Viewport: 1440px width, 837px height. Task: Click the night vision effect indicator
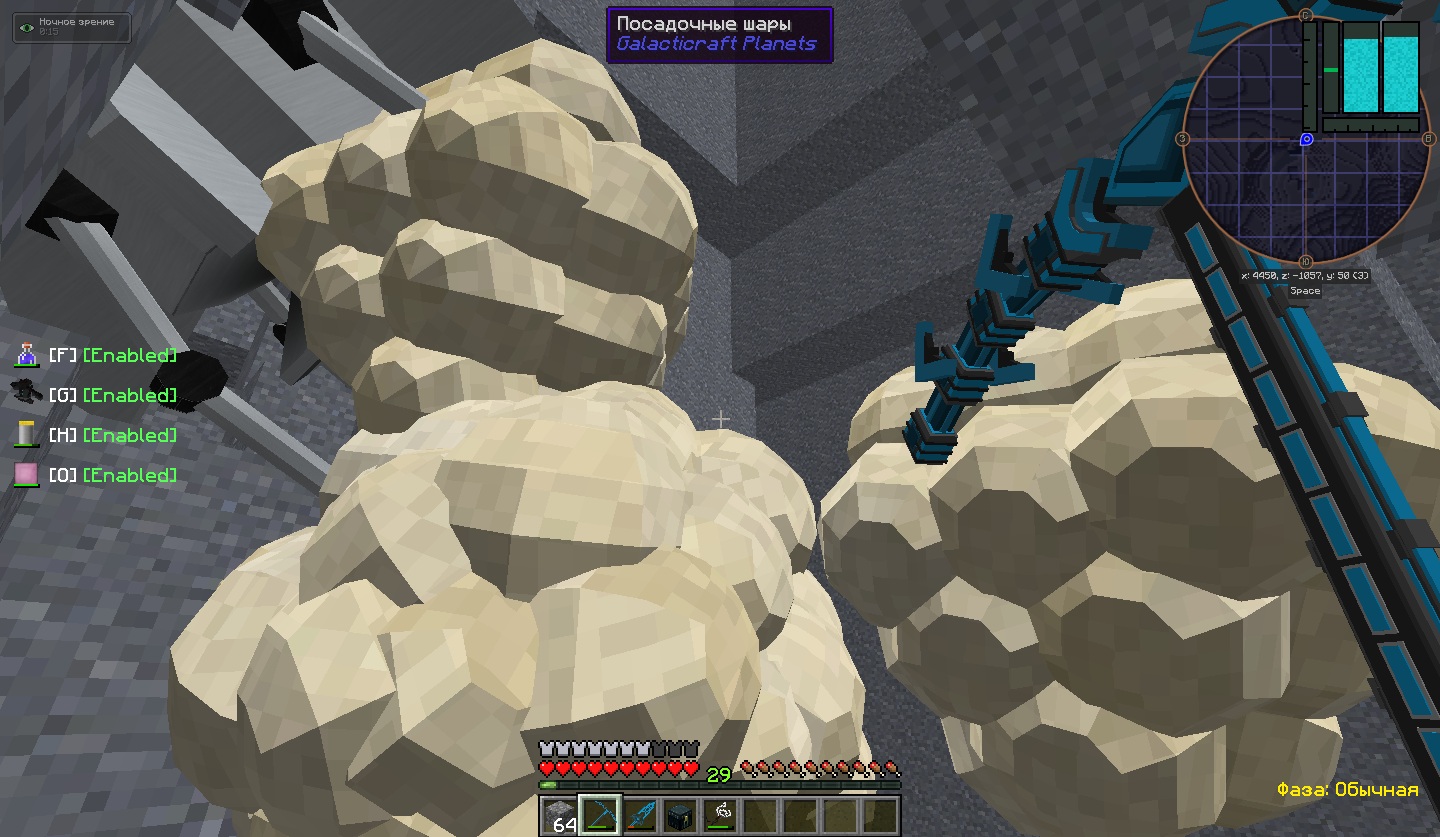(x=71, y=27)
